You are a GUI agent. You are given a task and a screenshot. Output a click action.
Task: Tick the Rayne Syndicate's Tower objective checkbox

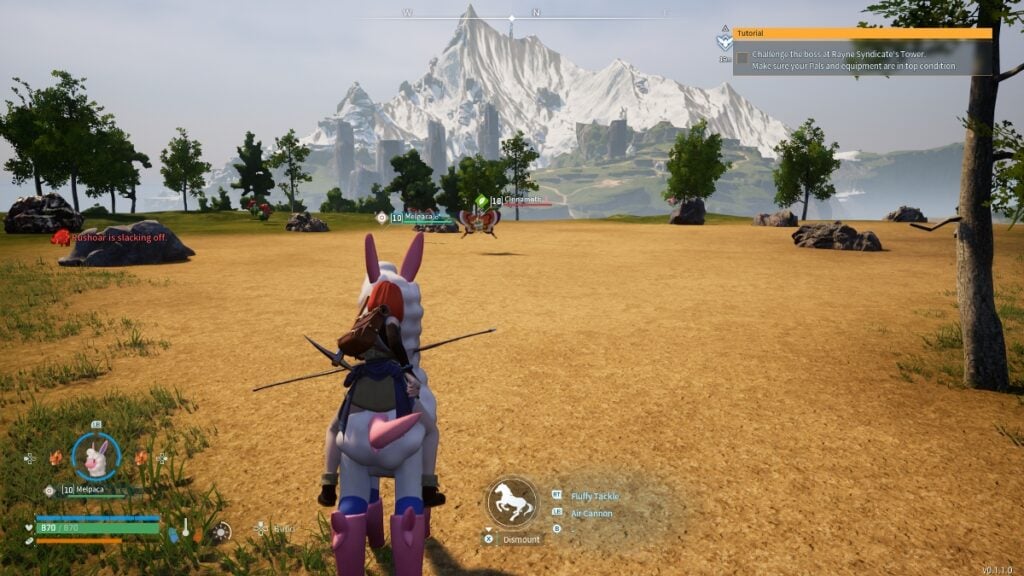pos(742,59)
